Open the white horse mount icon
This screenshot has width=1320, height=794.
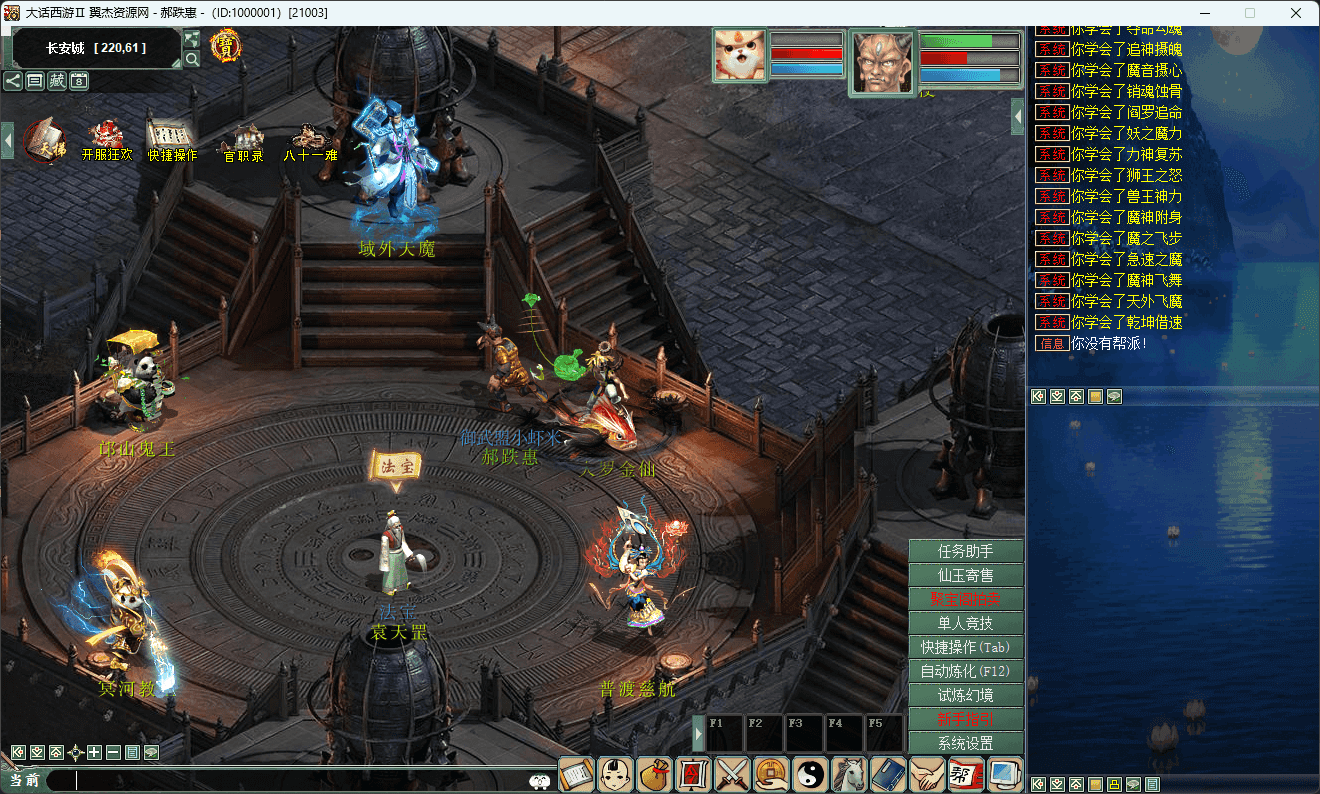[x=850, y=775]
